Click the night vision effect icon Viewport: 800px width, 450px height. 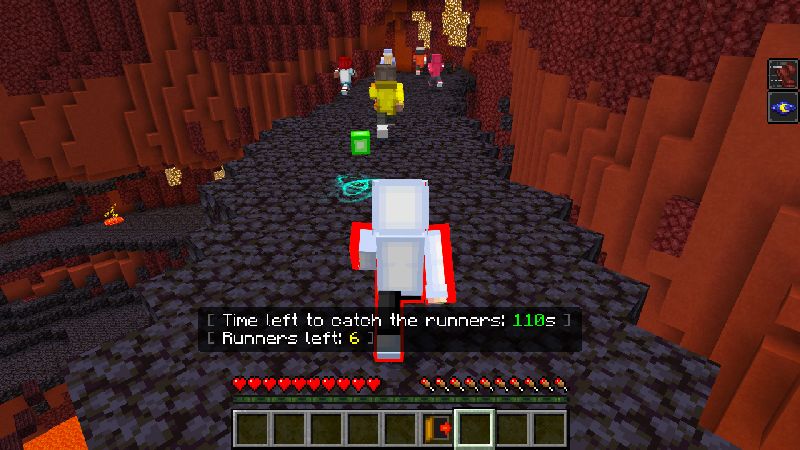click(782, 108)
